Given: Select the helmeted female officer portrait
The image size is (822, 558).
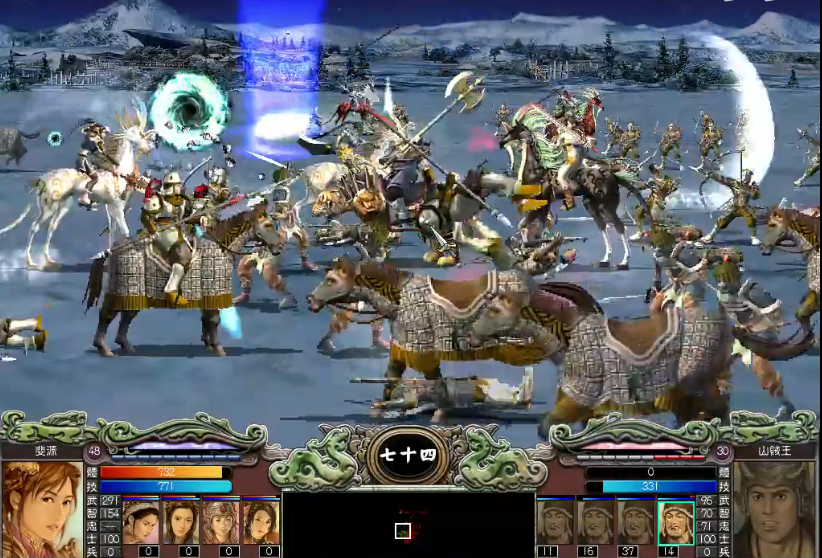Looking at the screenshot, I should (x=220, y=522).
